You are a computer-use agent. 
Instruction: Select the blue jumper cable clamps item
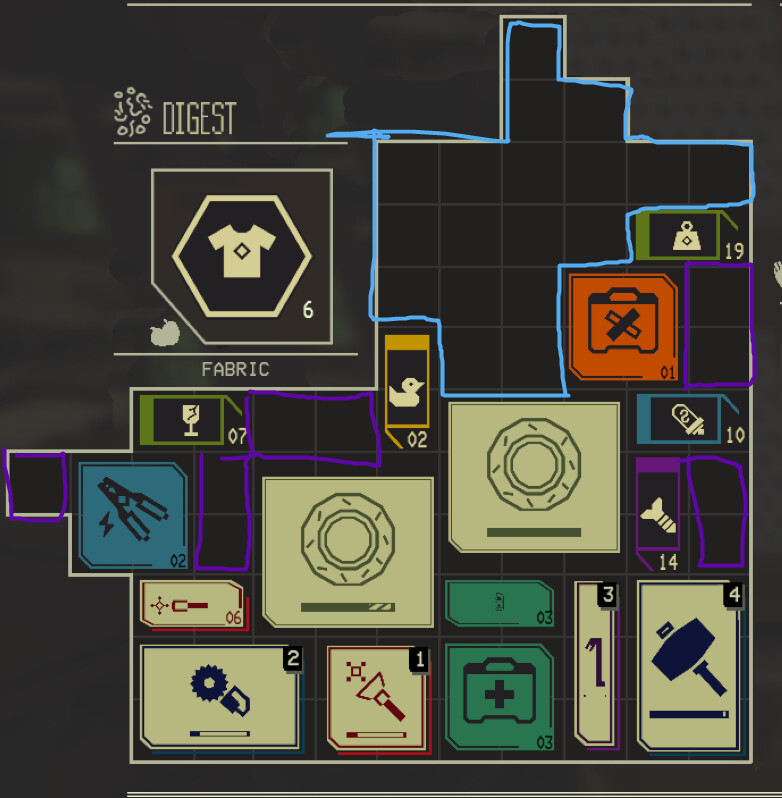pos(133,515)
